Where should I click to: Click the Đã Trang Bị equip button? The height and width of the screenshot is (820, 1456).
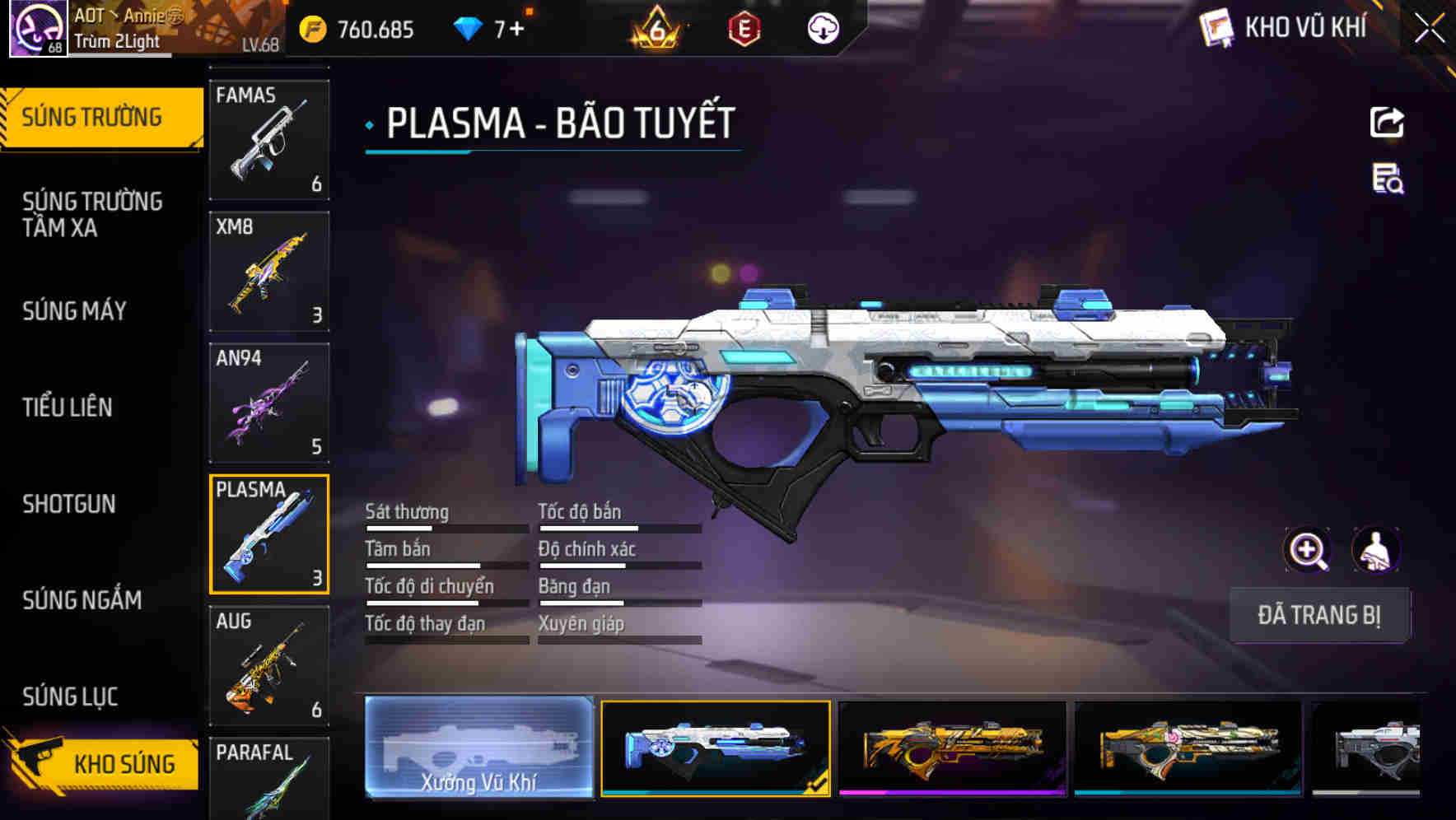pos(1318,615)
